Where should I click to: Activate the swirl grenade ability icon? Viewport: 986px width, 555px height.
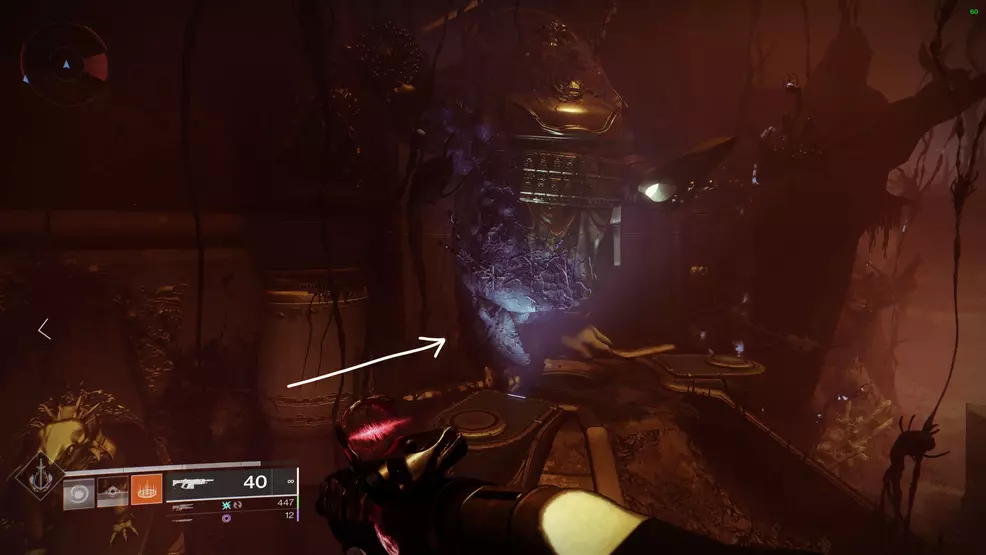click(78, 491)
